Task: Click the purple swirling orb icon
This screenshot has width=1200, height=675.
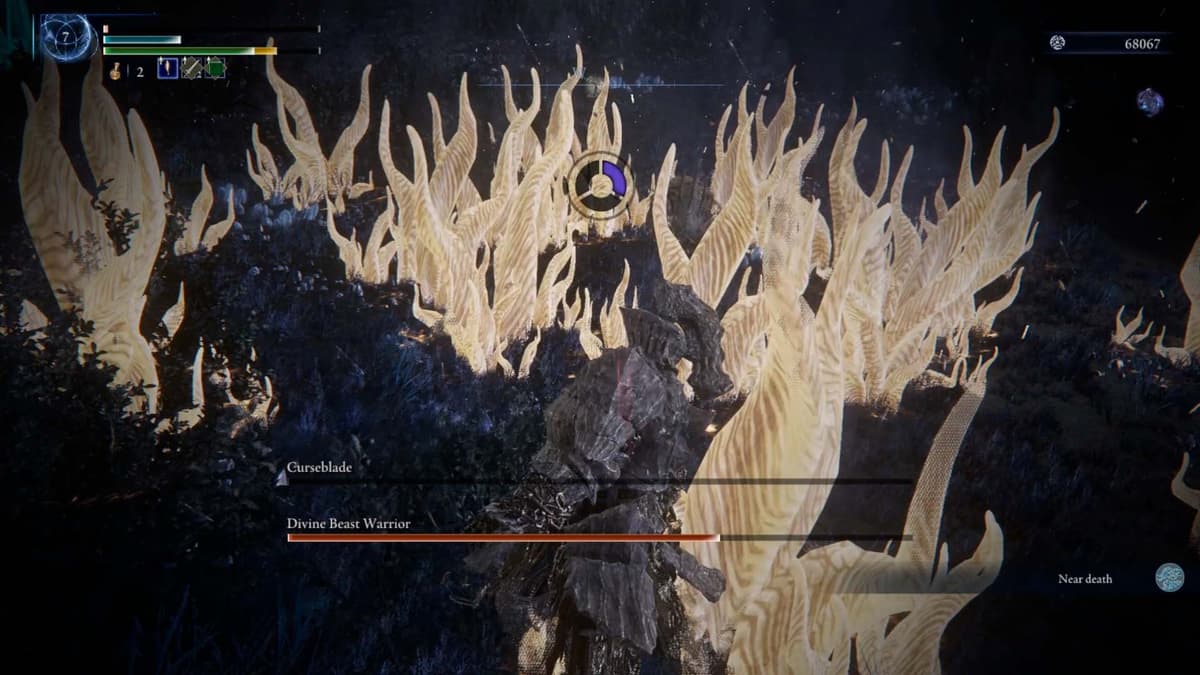Action: coord(1150,101)
